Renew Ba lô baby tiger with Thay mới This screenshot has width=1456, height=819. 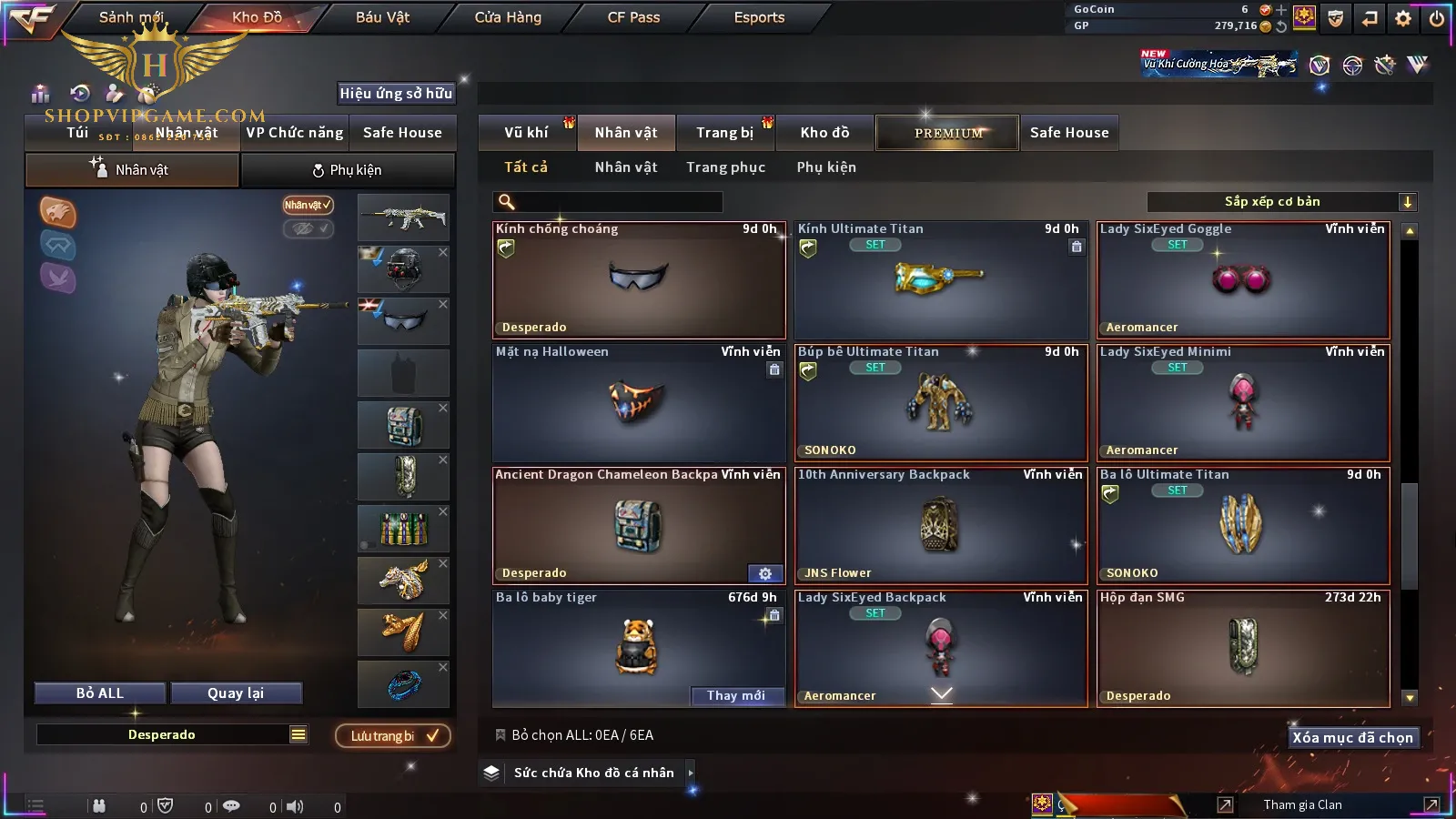735,695
